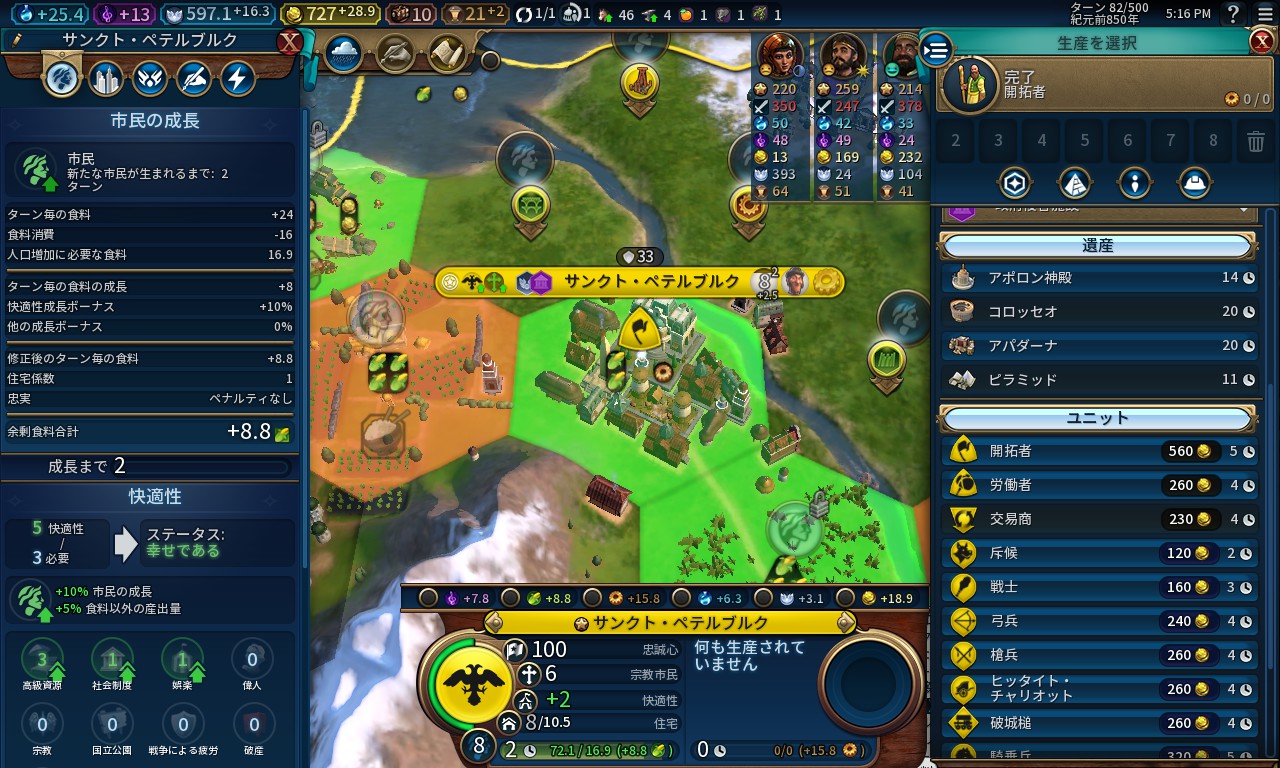Close the city details panel

(x=289, y=42)
